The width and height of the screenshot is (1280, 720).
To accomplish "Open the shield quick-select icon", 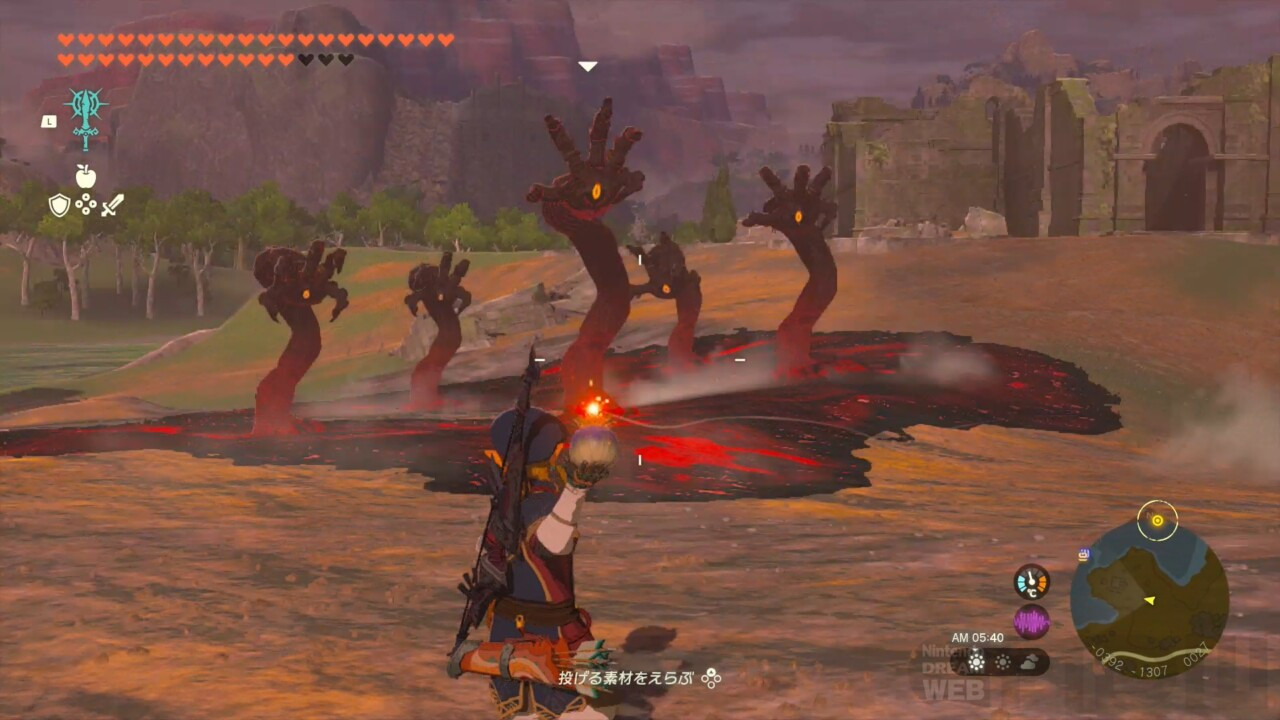I will (59, 205).
